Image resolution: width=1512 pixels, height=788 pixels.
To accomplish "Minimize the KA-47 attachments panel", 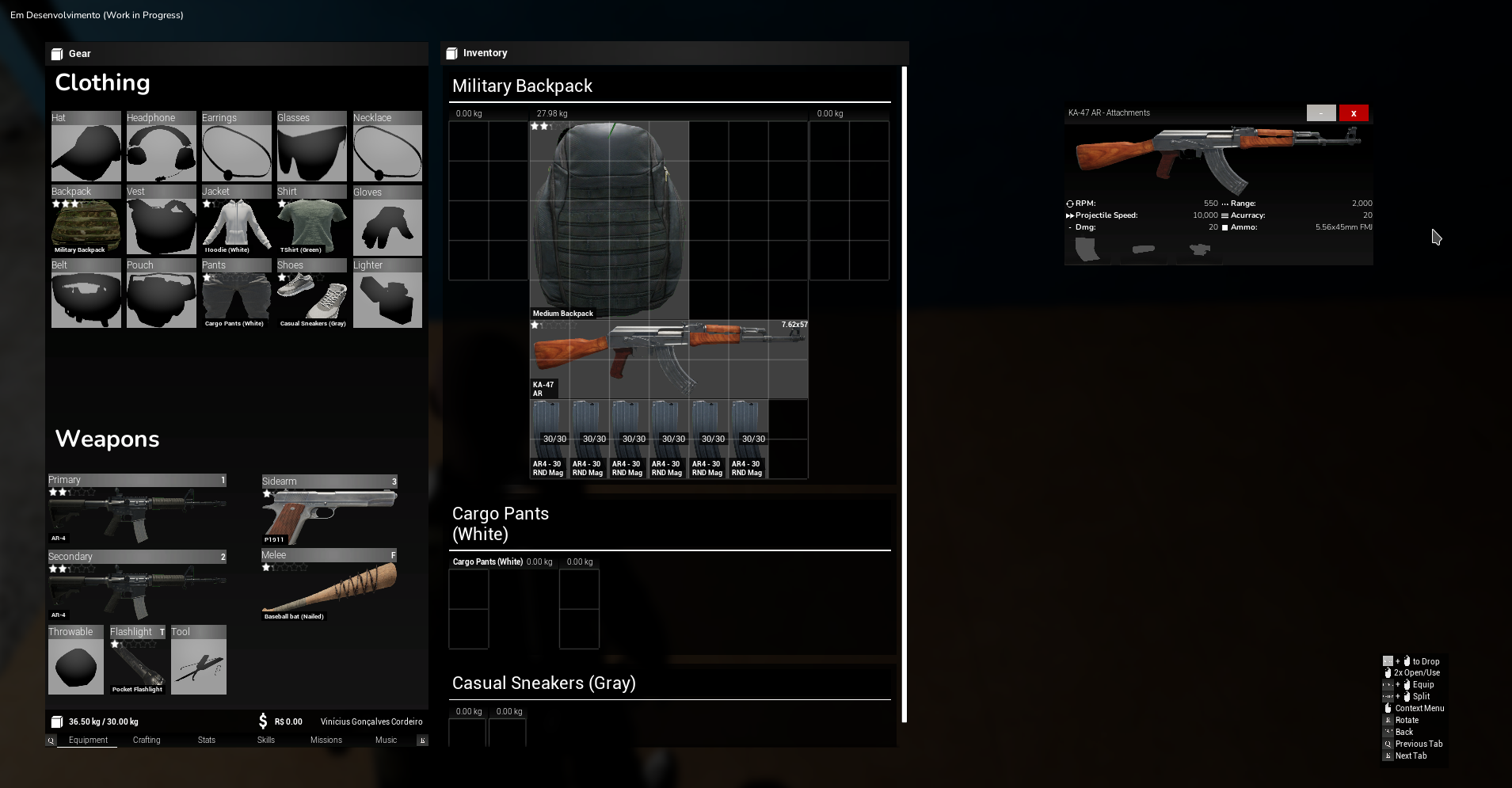I will (x=1321, y=113).
